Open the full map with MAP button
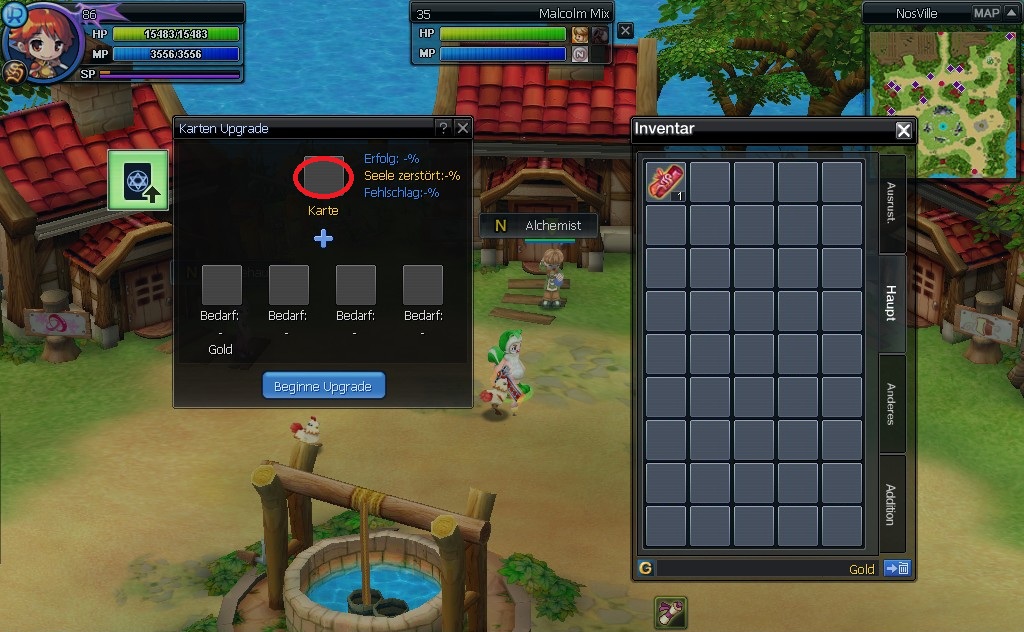This screenshot has height=632, width=1024. tap(985, 13)
